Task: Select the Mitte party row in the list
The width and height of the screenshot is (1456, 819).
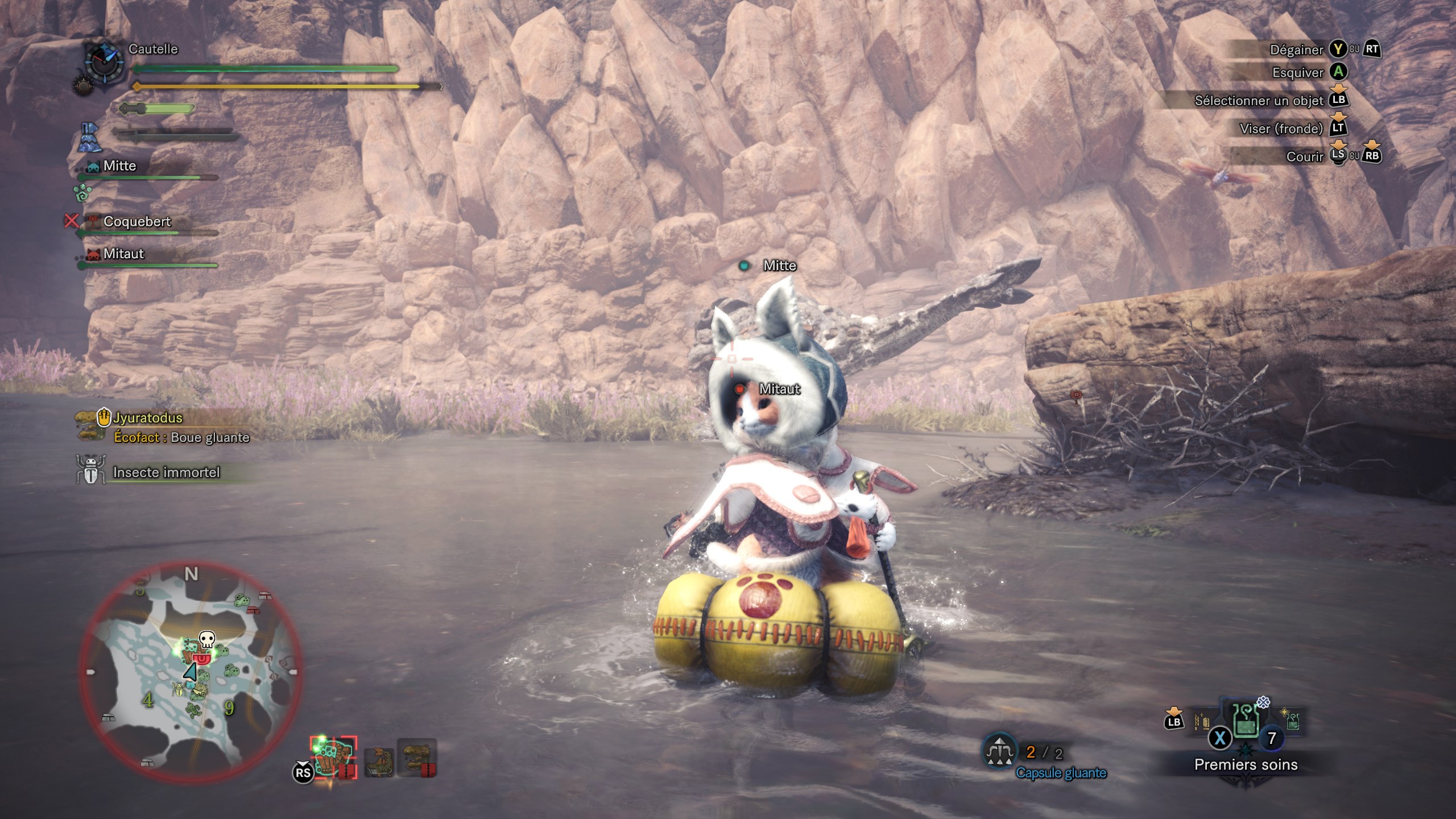Action: [119, 166]
